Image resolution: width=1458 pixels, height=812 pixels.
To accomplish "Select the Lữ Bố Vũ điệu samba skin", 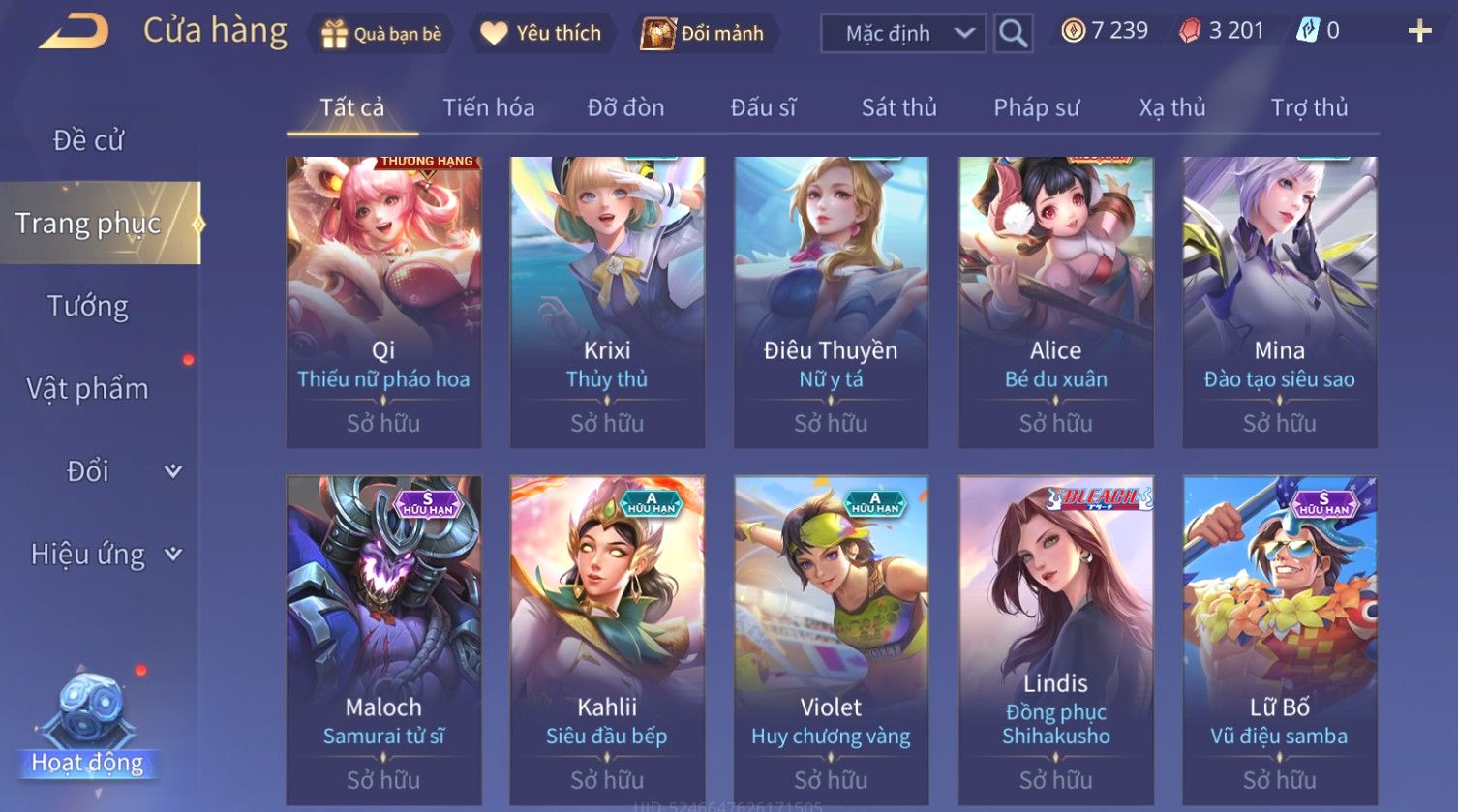I will click(x=1279, y=639).
